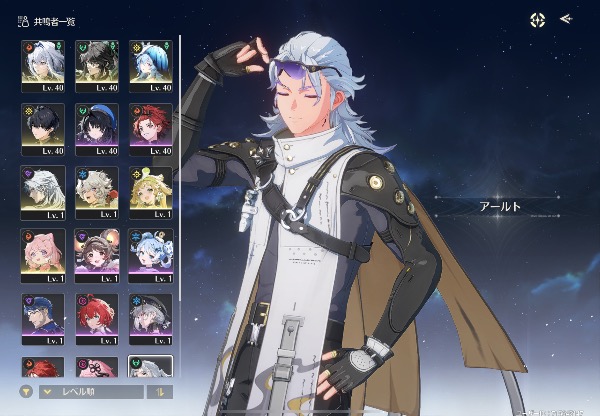This screenshot has width=600, height=416.
Task: Open the round crosshair icon beside the back arrow
Action: pyautogui.click(x=538, y=18)
